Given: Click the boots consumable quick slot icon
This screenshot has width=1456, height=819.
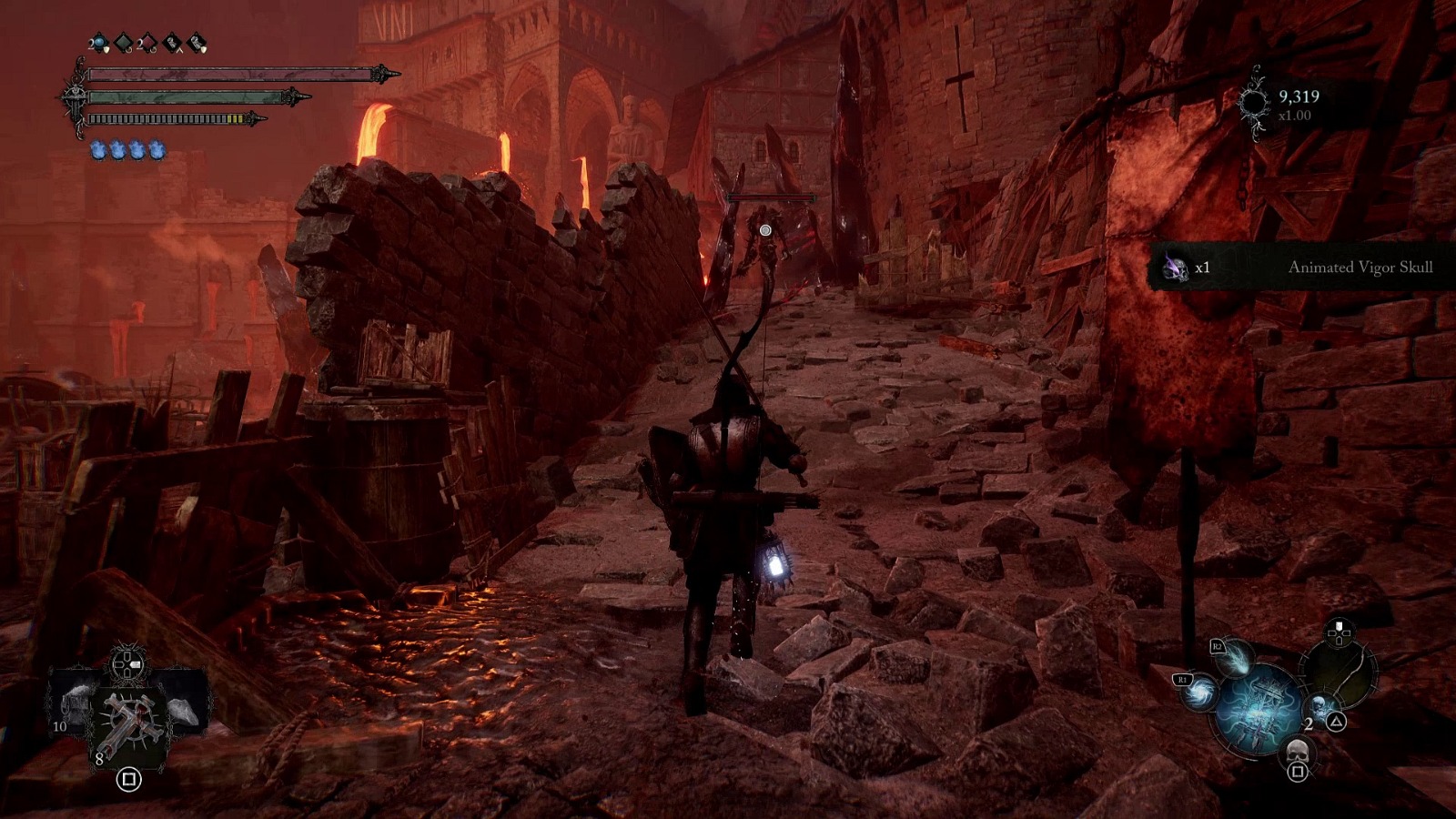Looking at the screenshot, I should tap(172, 44).
